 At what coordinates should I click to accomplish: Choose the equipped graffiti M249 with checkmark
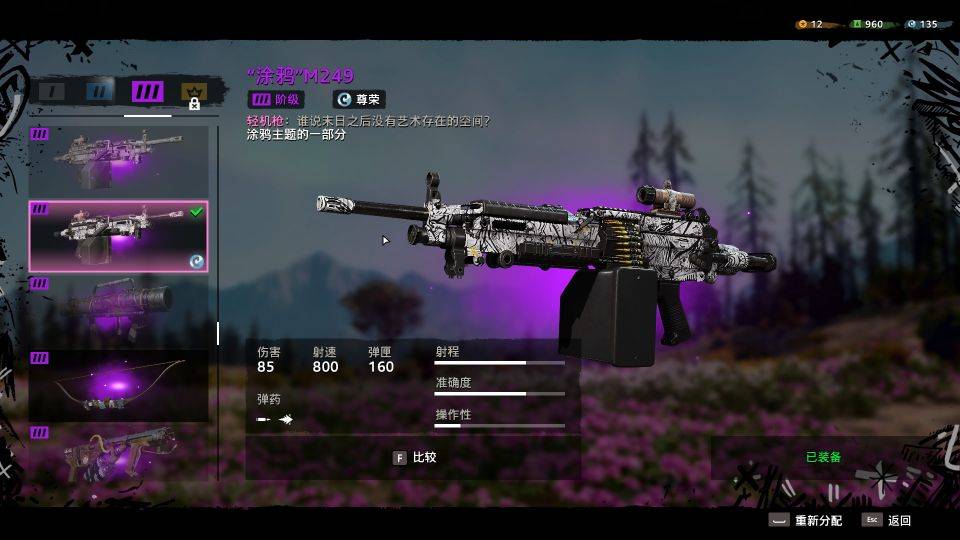pyautogui.click(x=118, y=236)
